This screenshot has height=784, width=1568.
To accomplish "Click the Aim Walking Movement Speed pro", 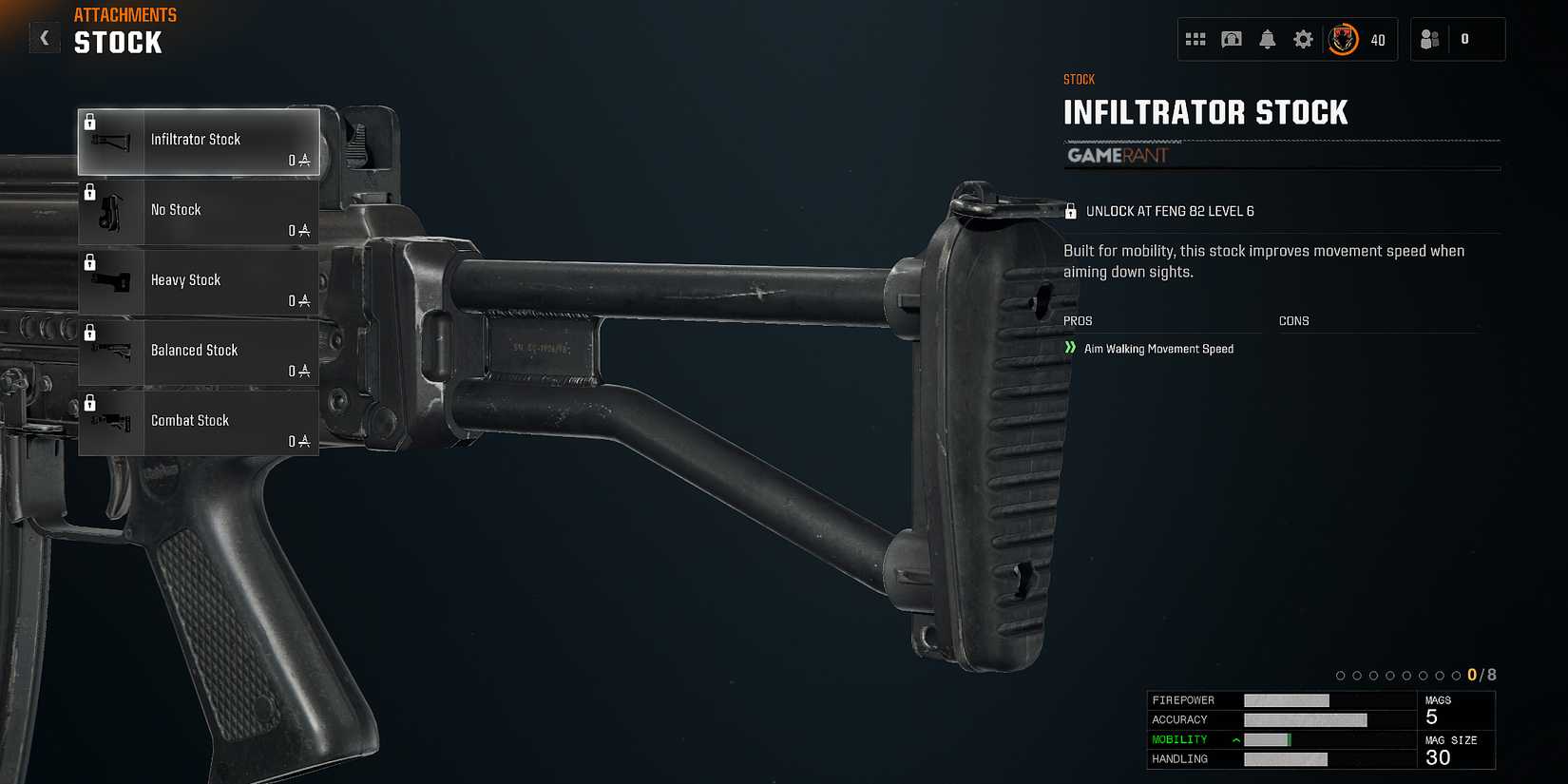I will (1160, 349).
